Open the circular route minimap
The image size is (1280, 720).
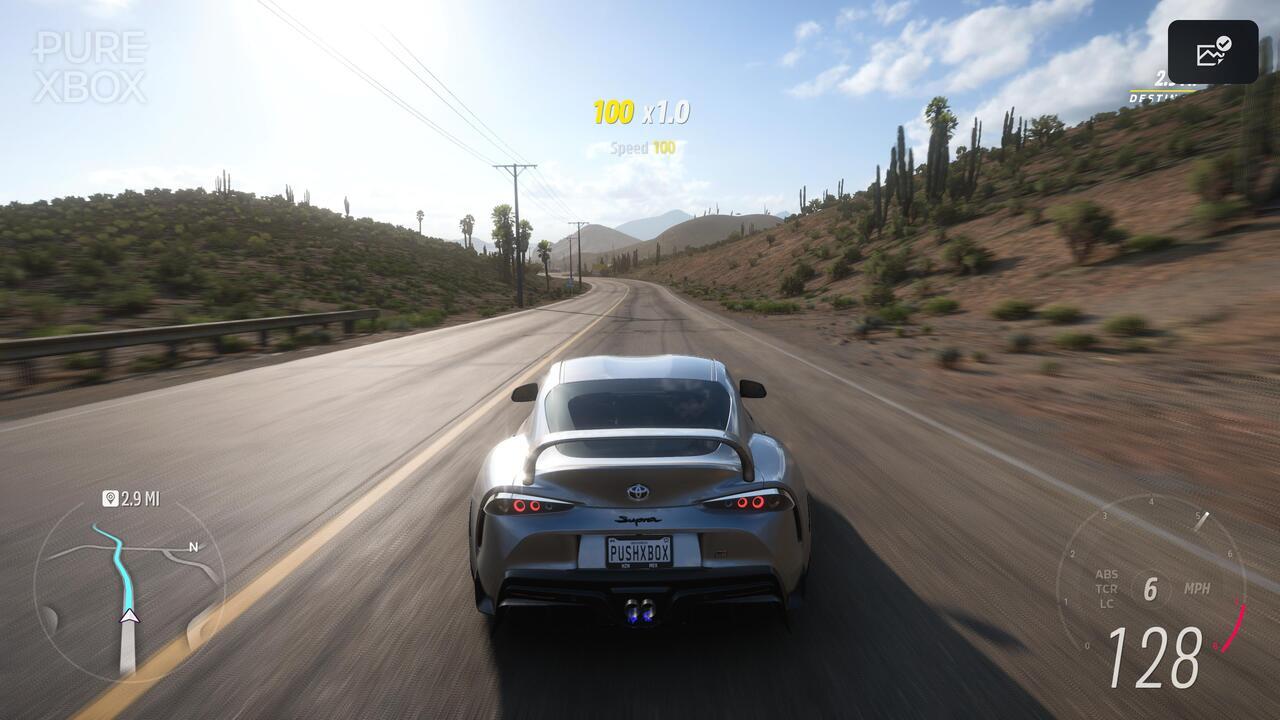tap(129, 588)
